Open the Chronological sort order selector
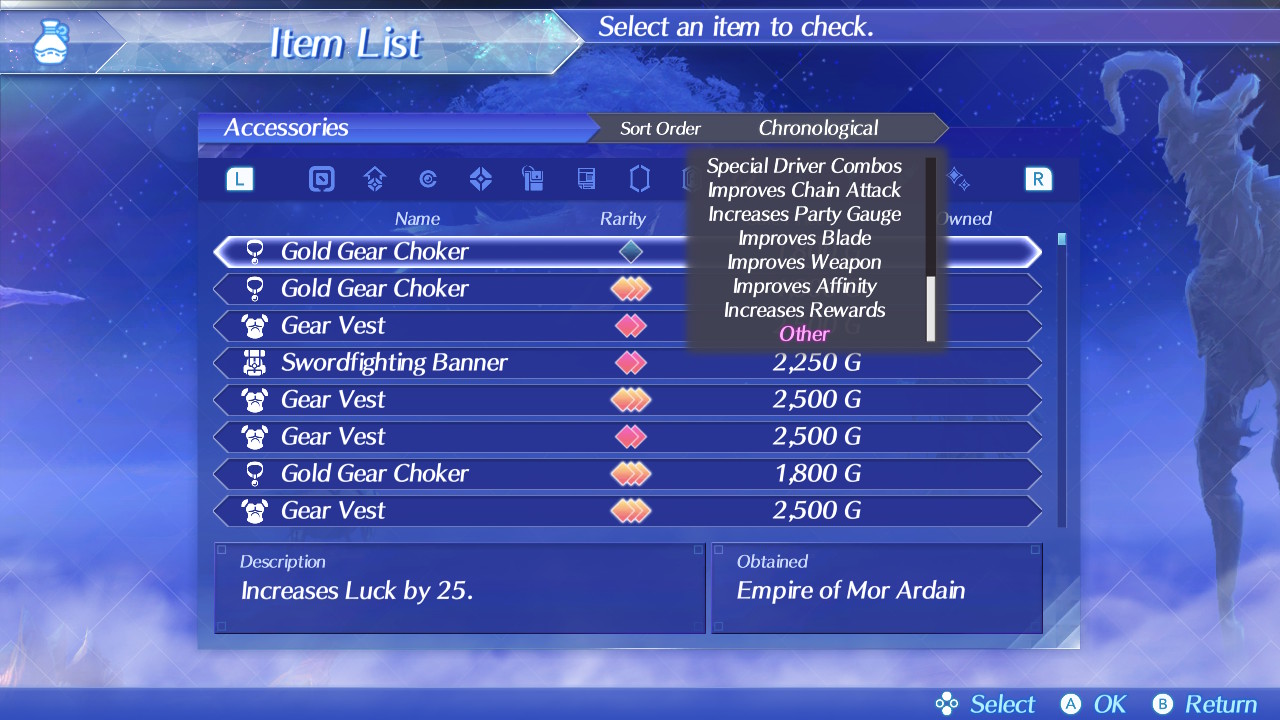The image size is (1280, 720). pyautogui.click(x=818, y=128)
